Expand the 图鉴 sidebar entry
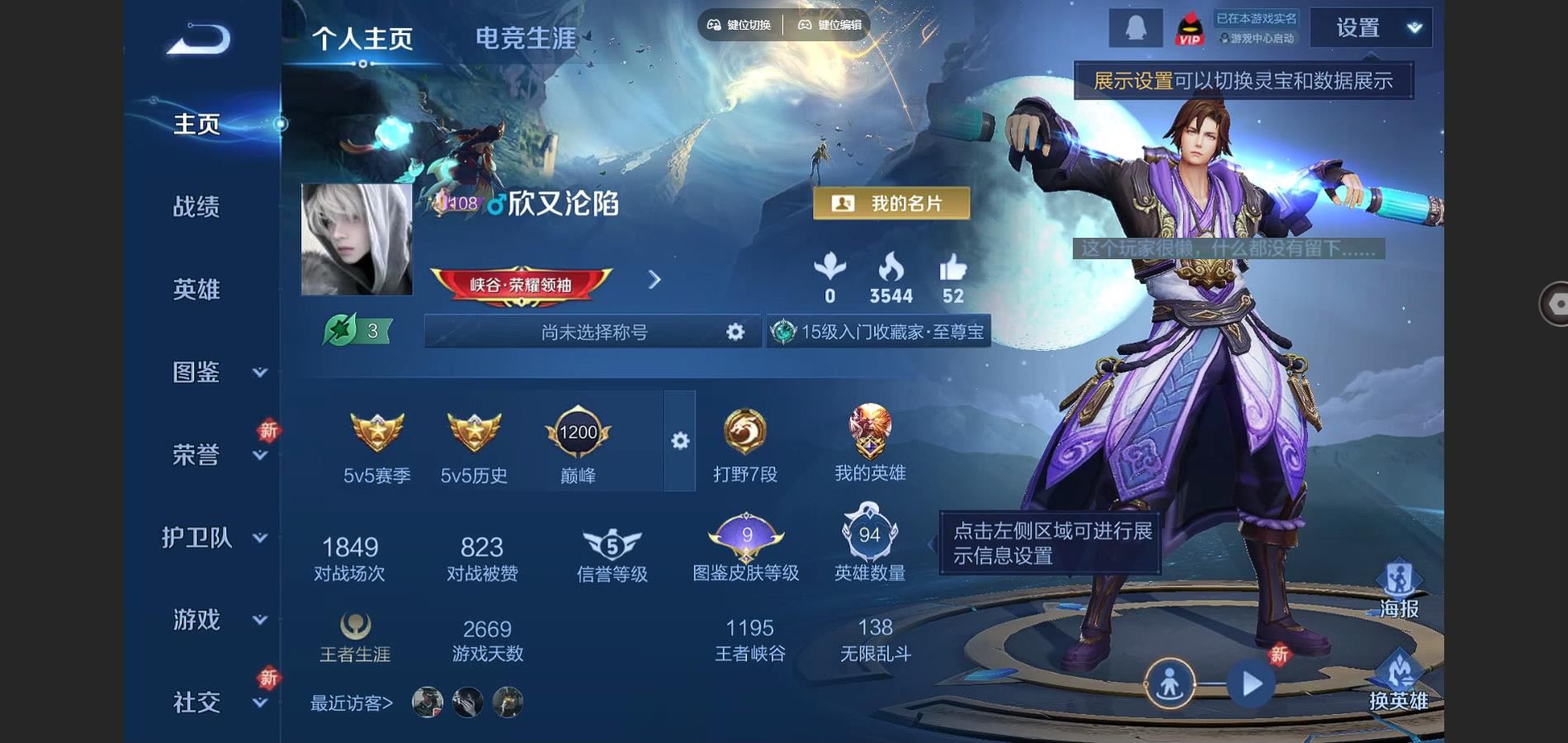Image resolution: width=1568 pixels, height=743 pixels. (x=216, y=372)
